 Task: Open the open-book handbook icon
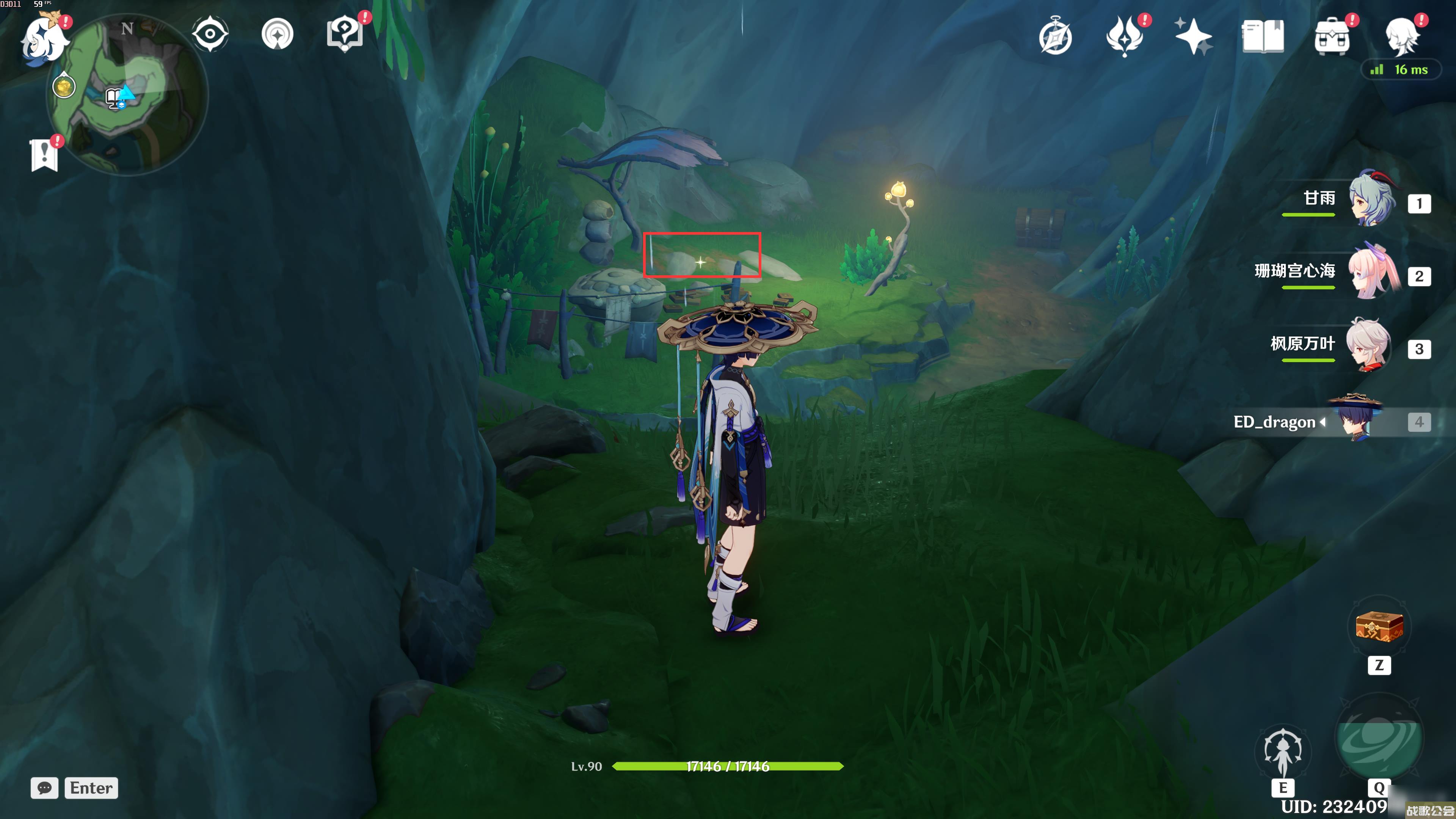pyautogui.click(x=1263, y=36)
